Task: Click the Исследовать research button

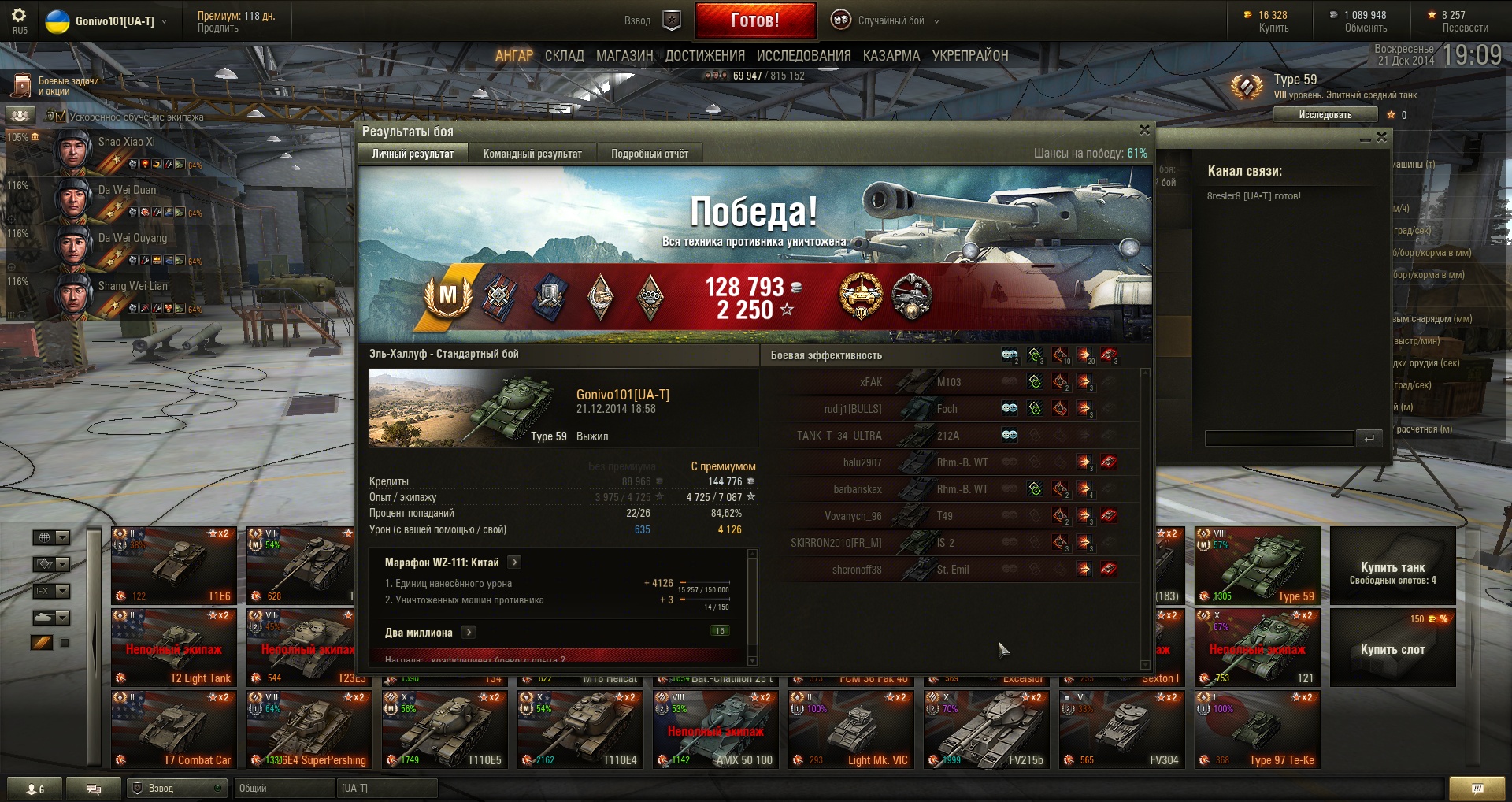Action: coord(1325,115)
